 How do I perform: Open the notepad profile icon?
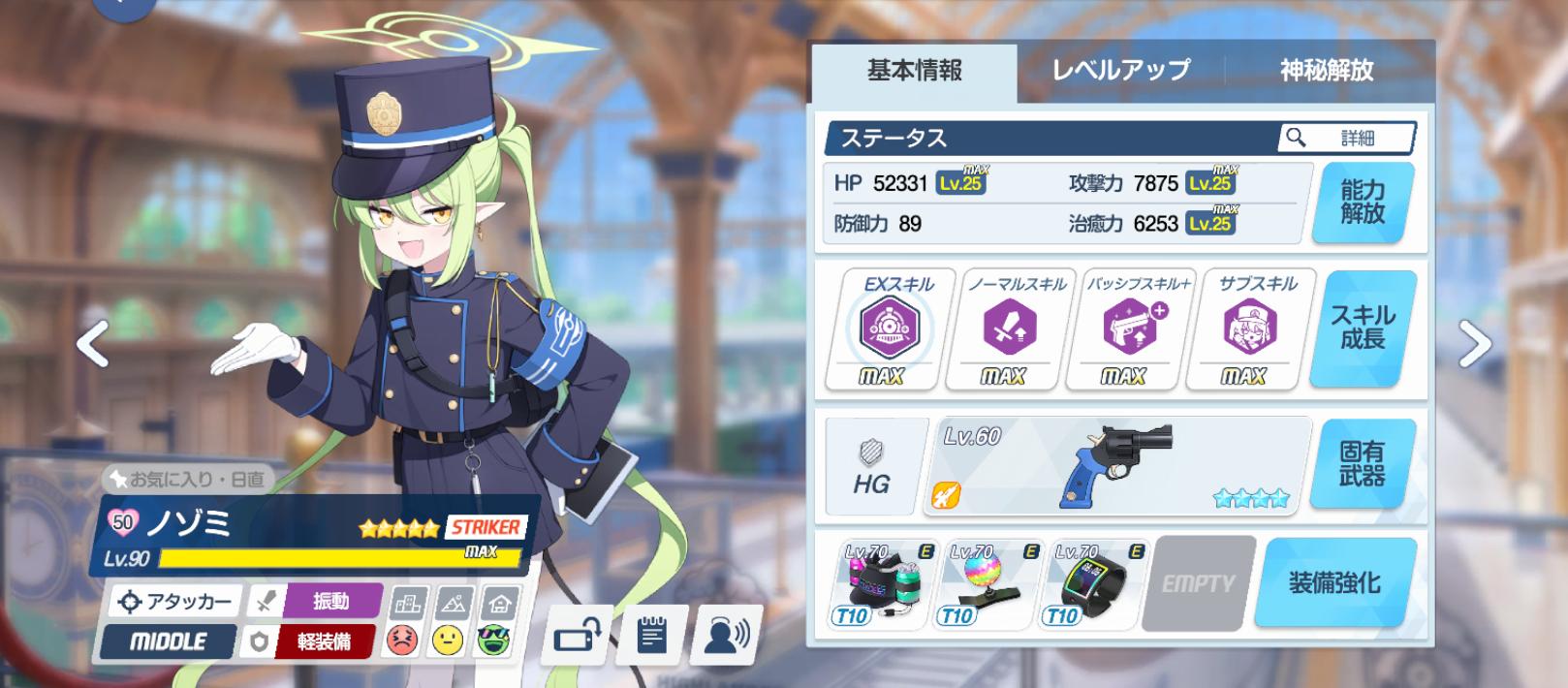[652, 637]
